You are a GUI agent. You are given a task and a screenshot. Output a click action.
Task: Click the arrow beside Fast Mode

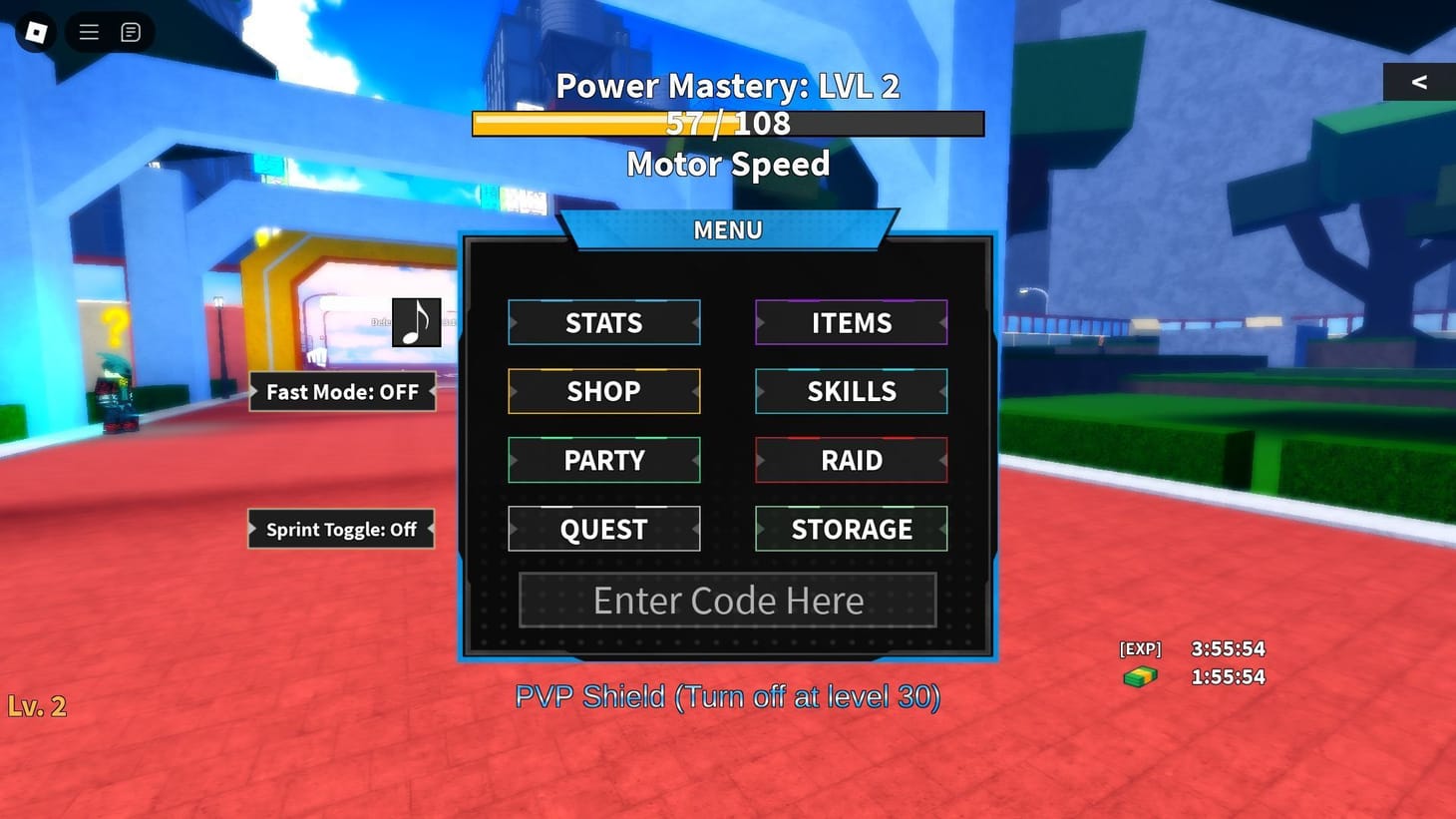431,392
